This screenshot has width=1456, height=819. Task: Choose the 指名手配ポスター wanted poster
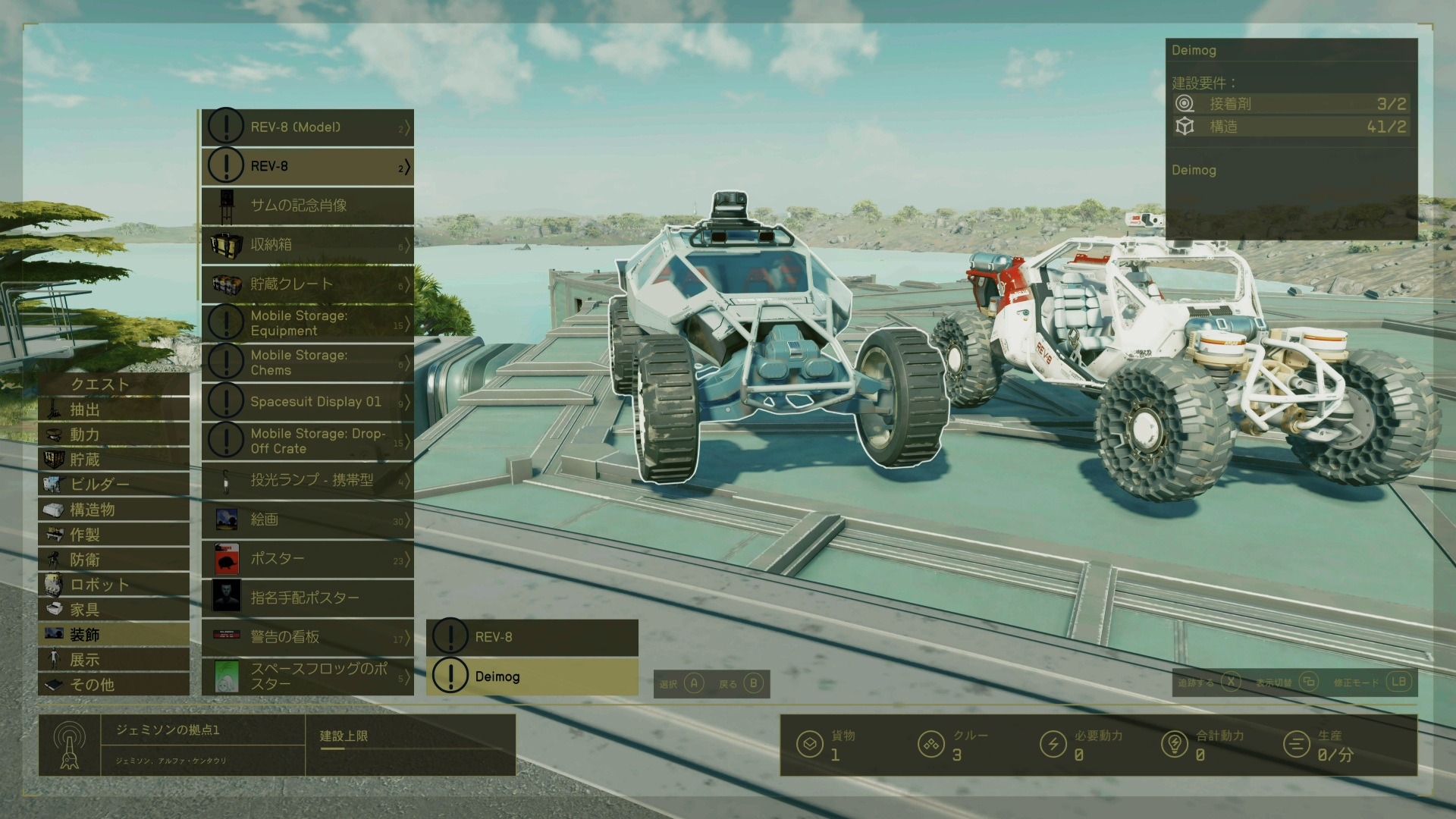[x=307, y=598]
